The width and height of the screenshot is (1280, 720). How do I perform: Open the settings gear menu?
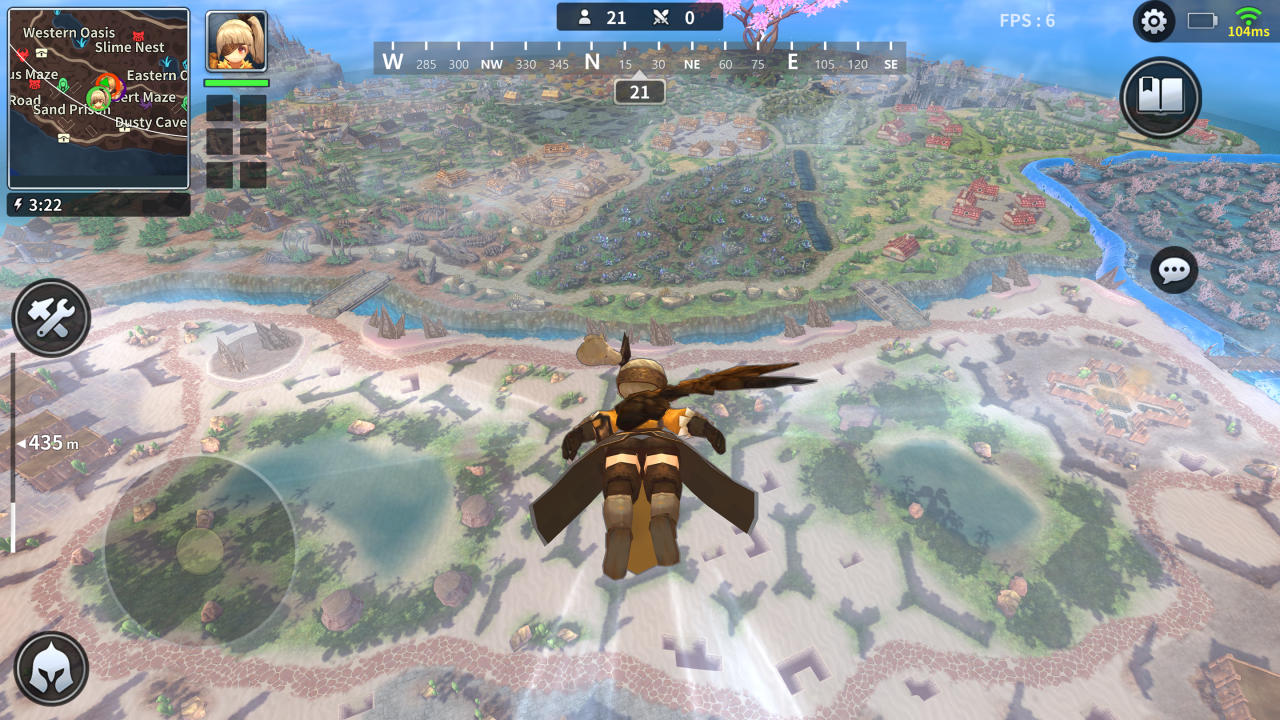pos(1152,20)
